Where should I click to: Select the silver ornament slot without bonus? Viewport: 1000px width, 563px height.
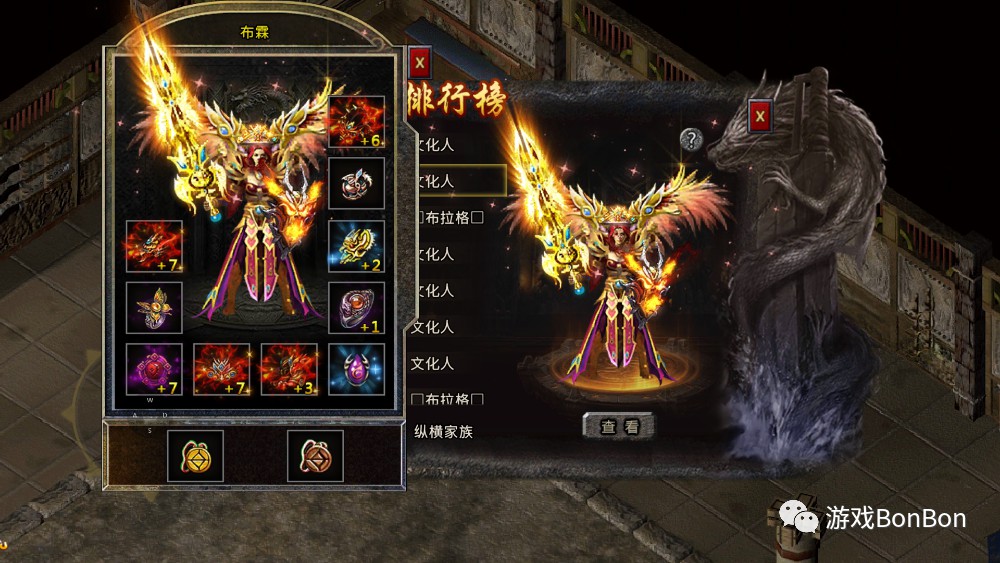[x=356, y=184]
